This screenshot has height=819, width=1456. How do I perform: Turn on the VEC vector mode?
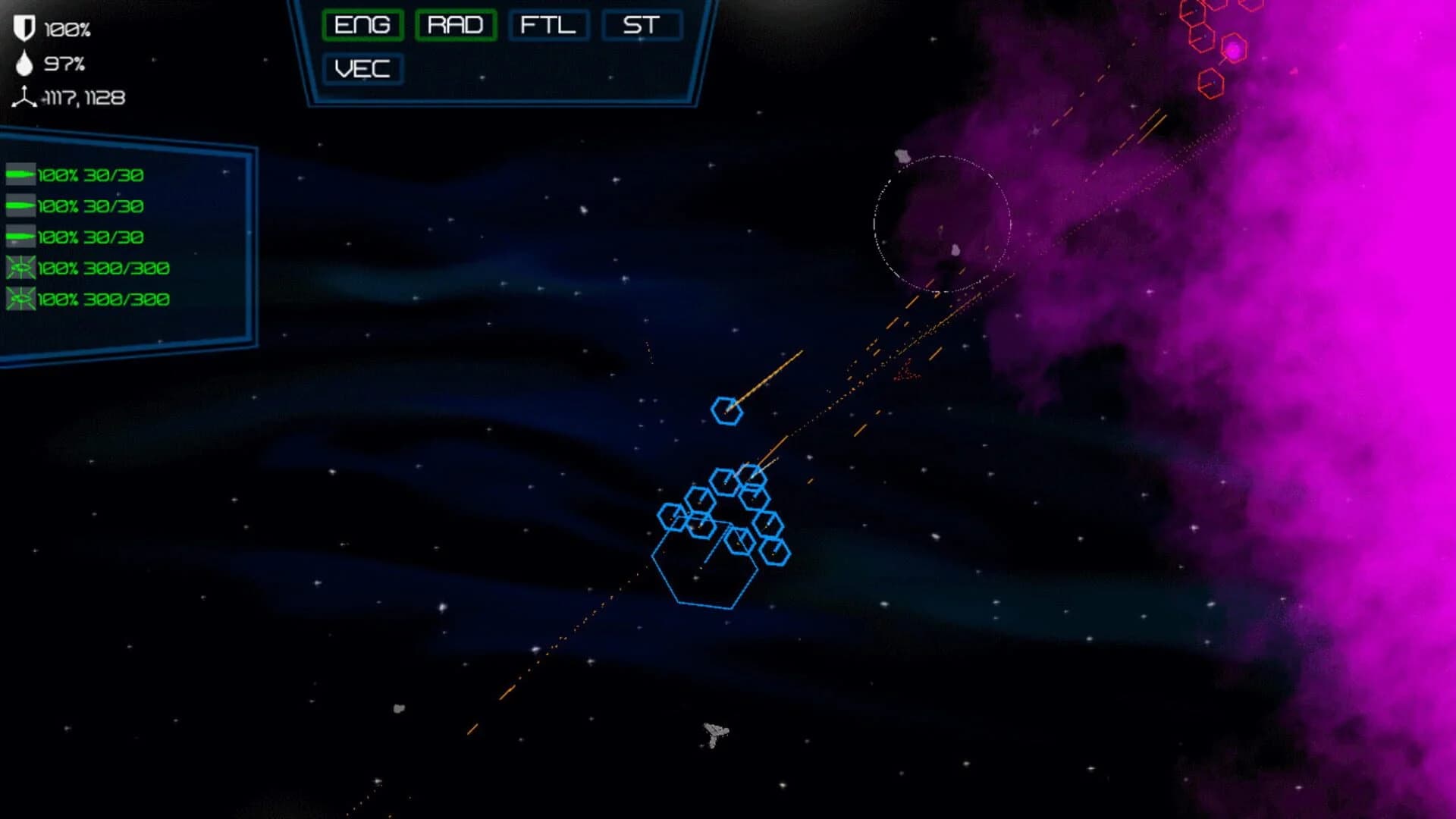tap(362, 69)
